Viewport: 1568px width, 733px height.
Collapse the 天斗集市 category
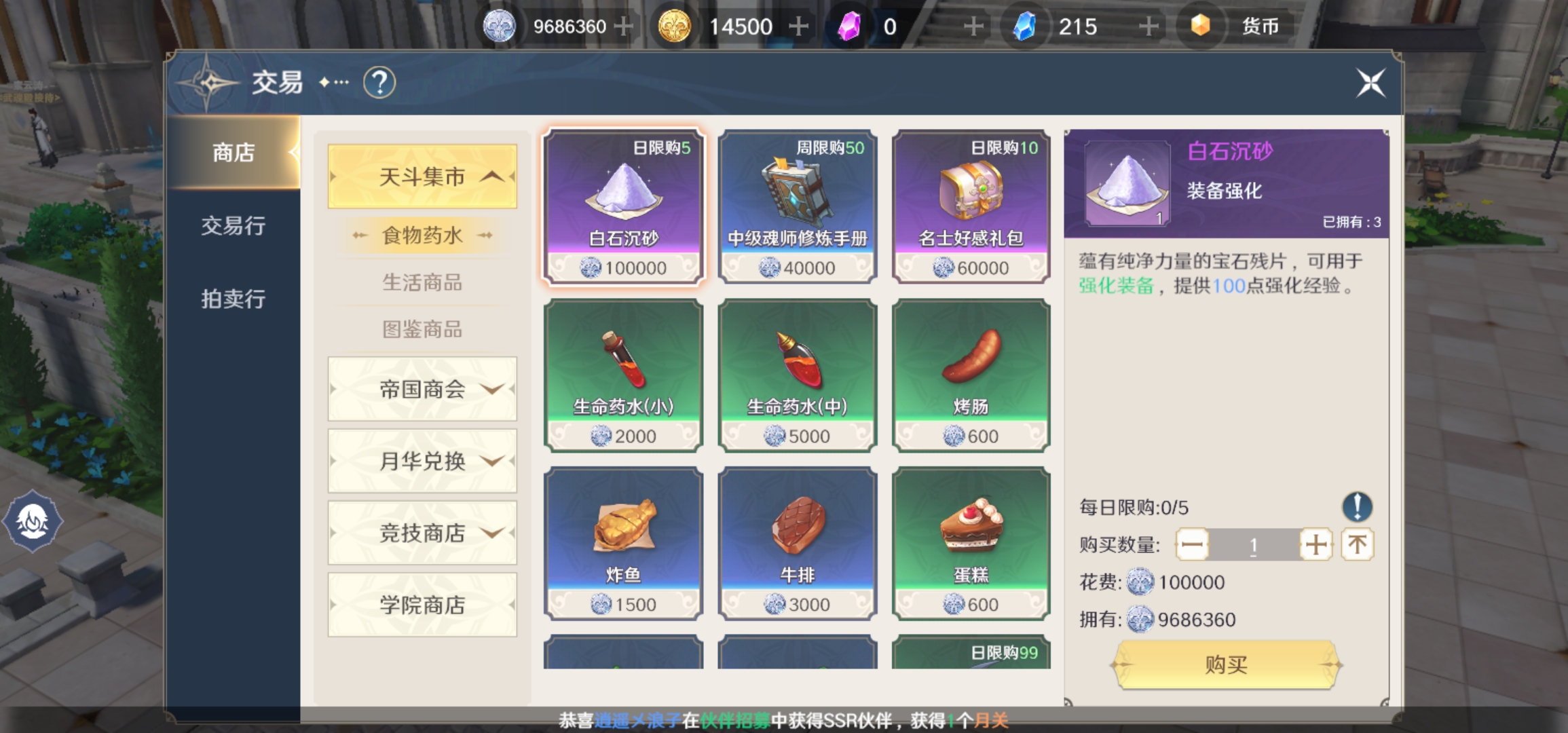point(422,176)
